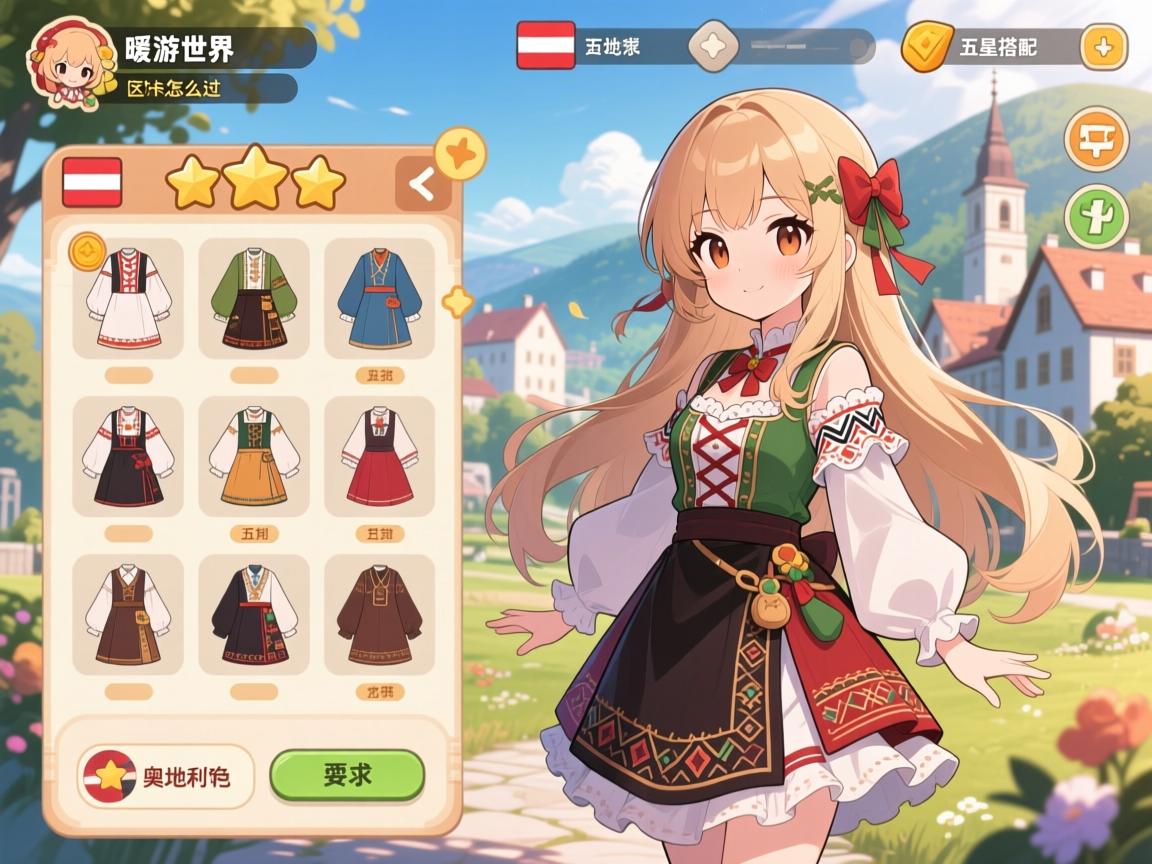Pick the brown long-sleeve dress
Screen dimensions: 1152x864
tap(379, 614)
